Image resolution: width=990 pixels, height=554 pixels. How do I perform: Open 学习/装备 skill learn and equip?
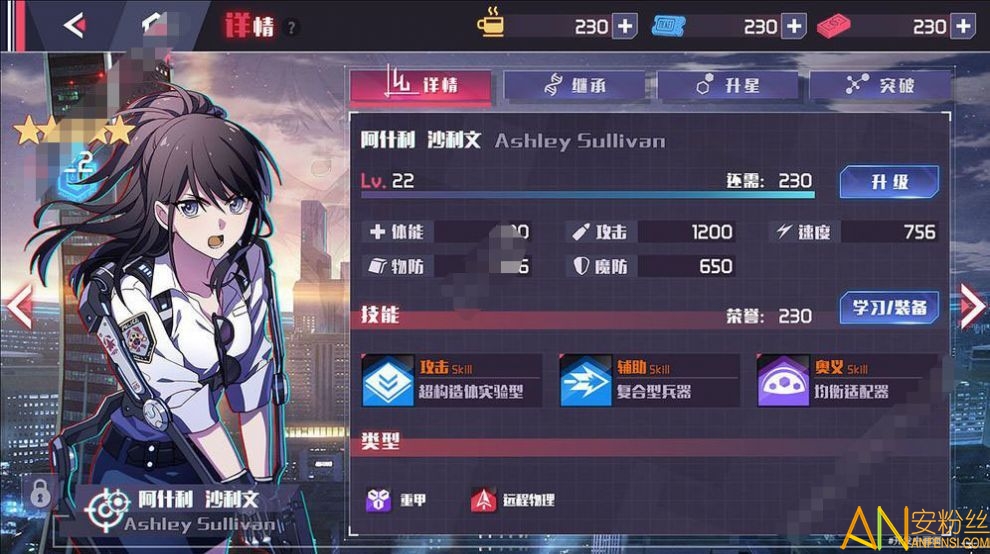click(889, 307)
